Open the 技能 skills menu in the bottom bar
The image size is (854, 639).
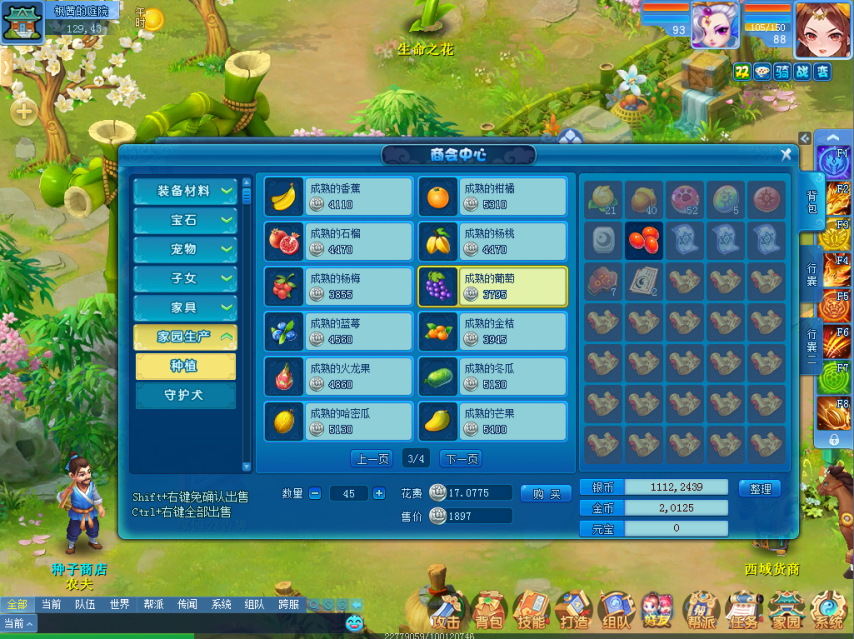[530, 610]
